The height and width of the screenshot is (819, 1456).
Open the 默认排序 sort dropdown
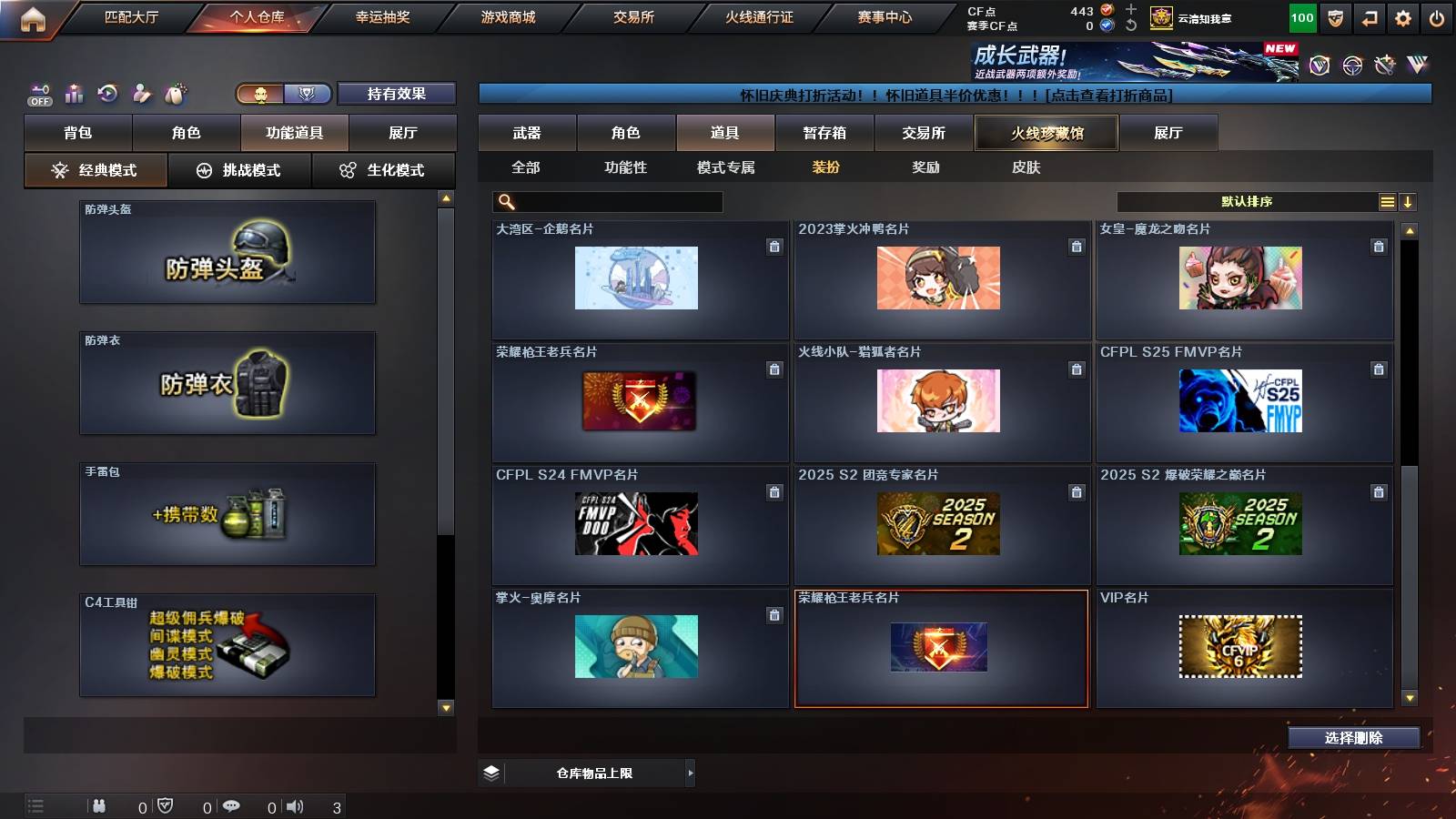point(1247,200)
